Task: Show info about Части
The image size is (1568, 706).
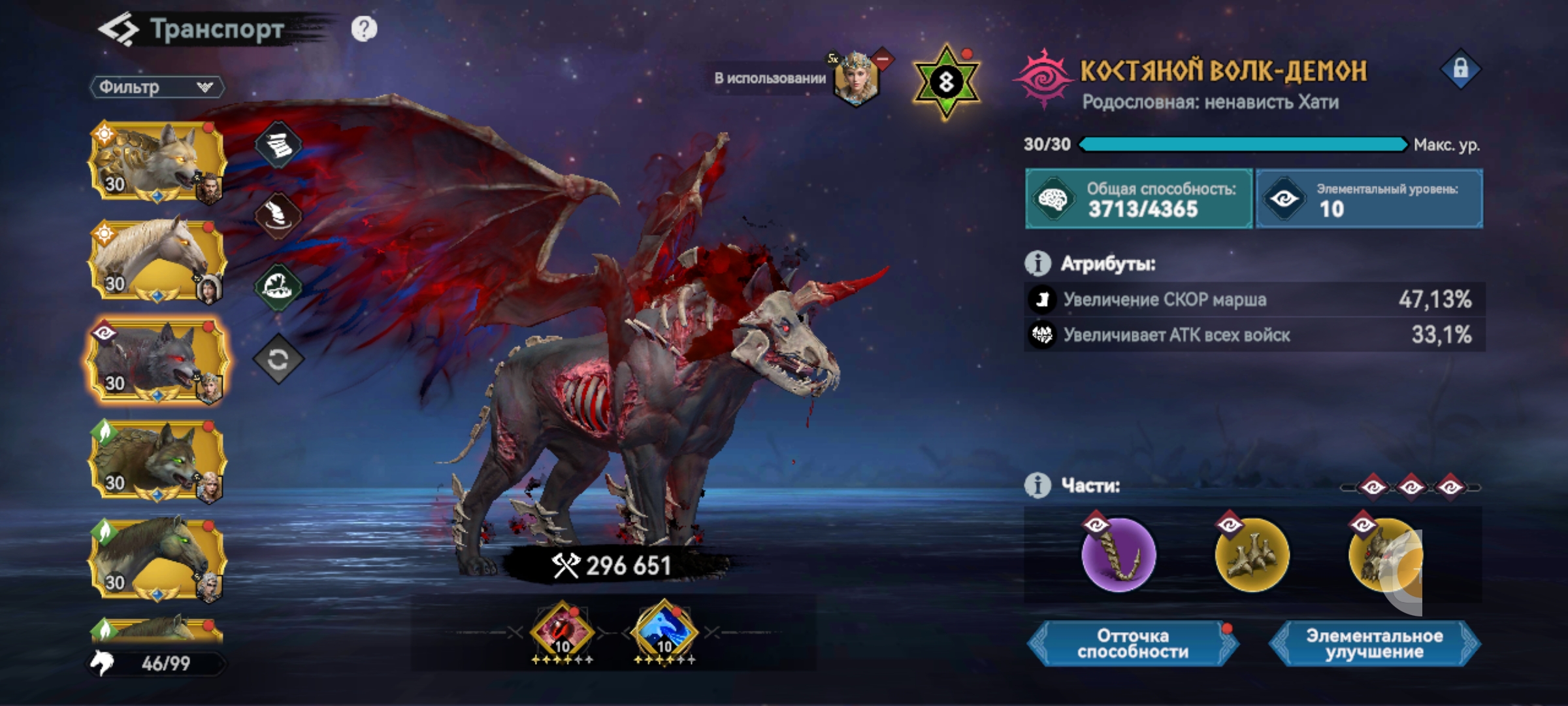Action: [1037, 486]
